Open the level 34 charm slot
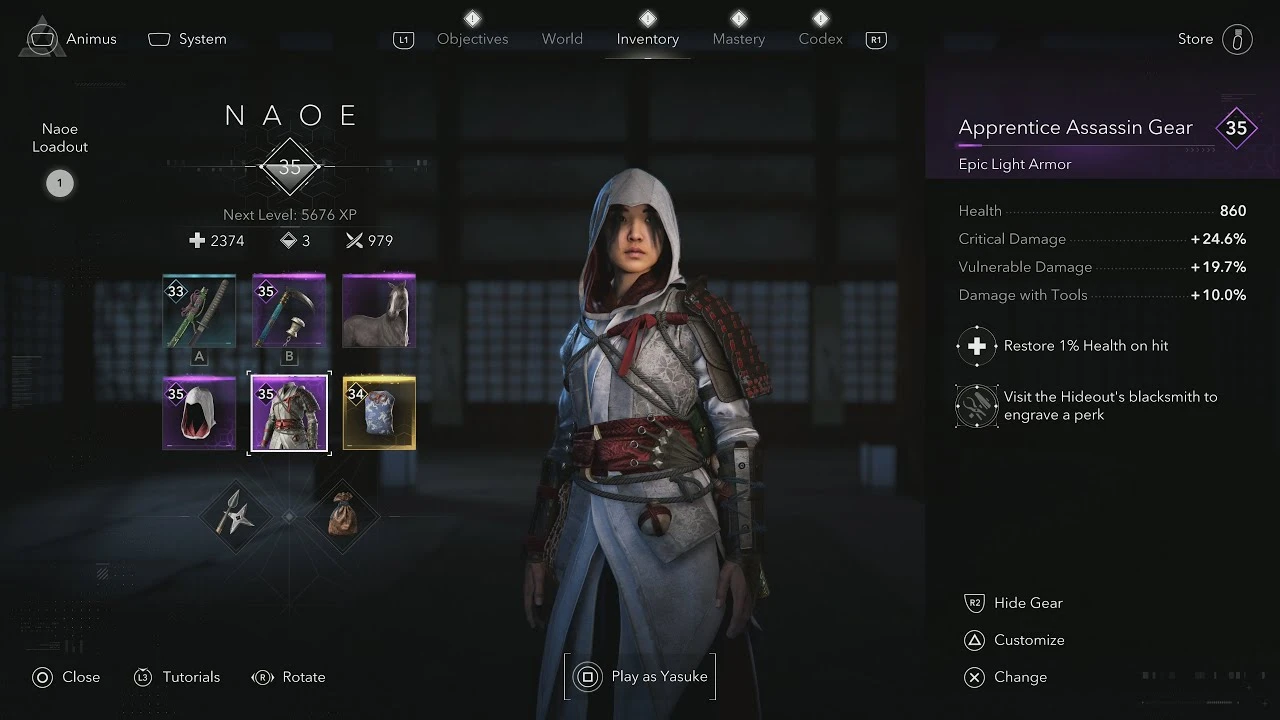The width and height of the screenshot is (1280, 720). coord(378,412)
